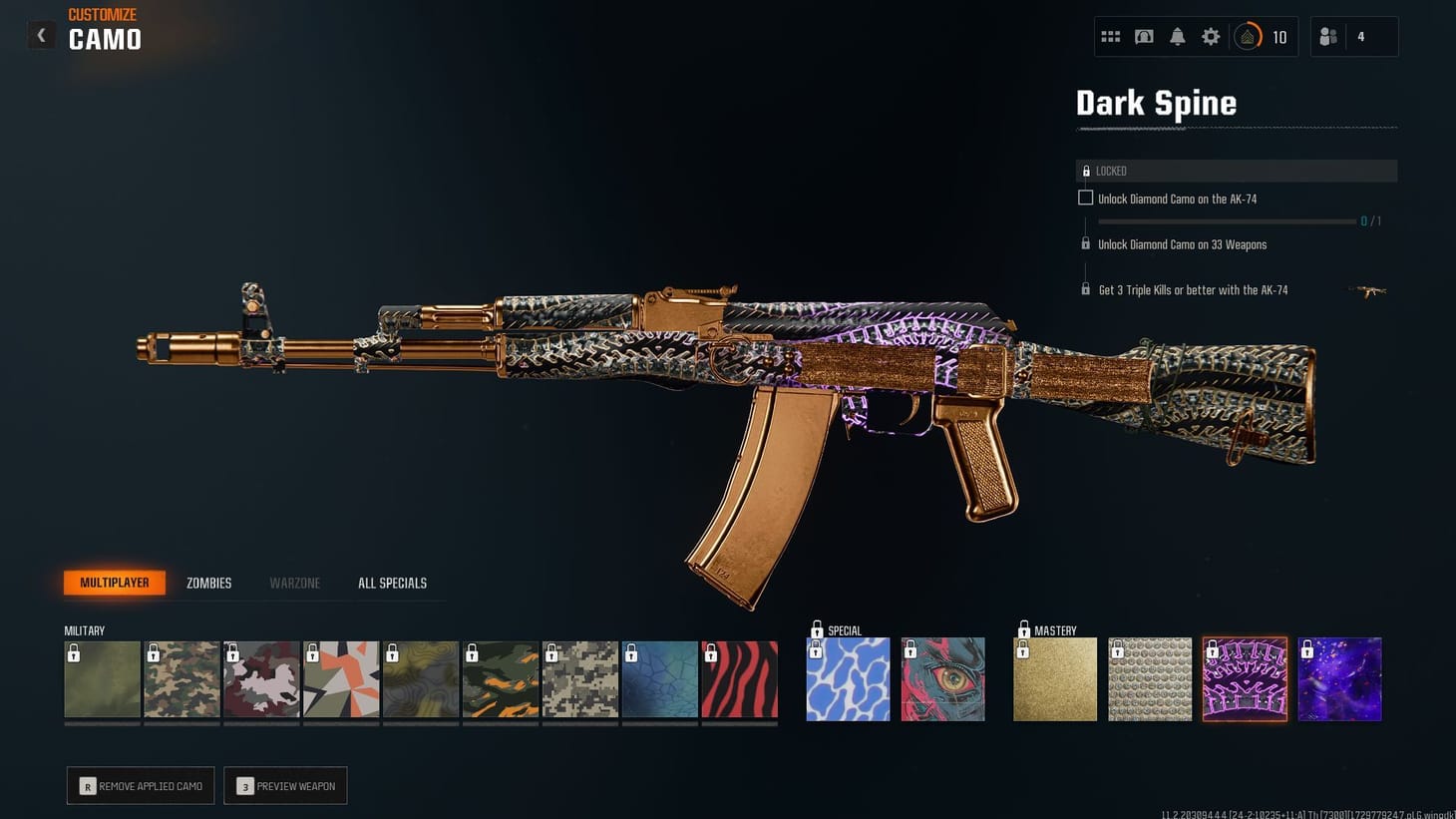Viewport: 1456px width, 819px height.
Task: Open the All Specials tab
Action: (393, 583)
